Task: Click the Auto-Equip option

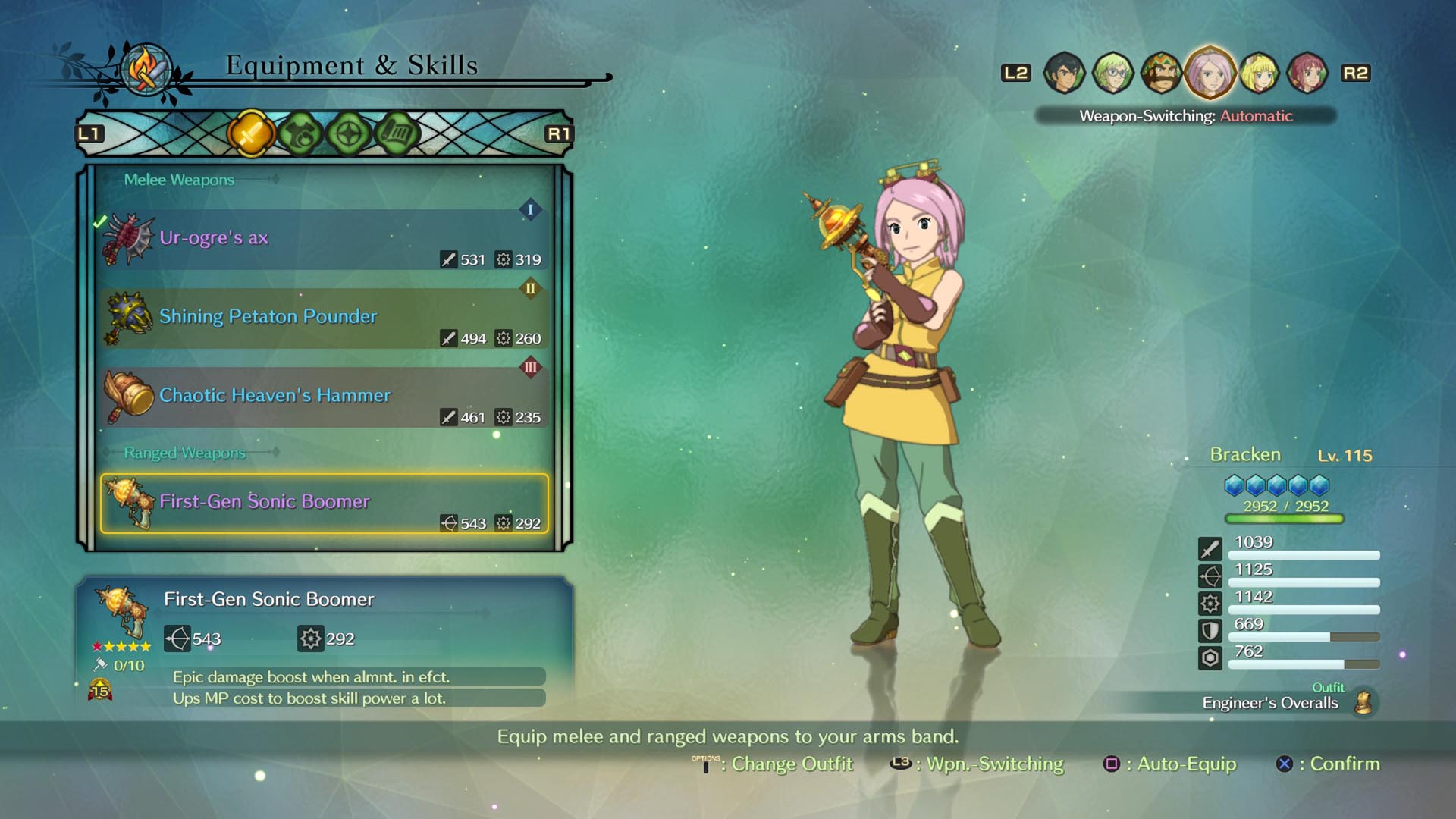Action: click(1170, 764)
